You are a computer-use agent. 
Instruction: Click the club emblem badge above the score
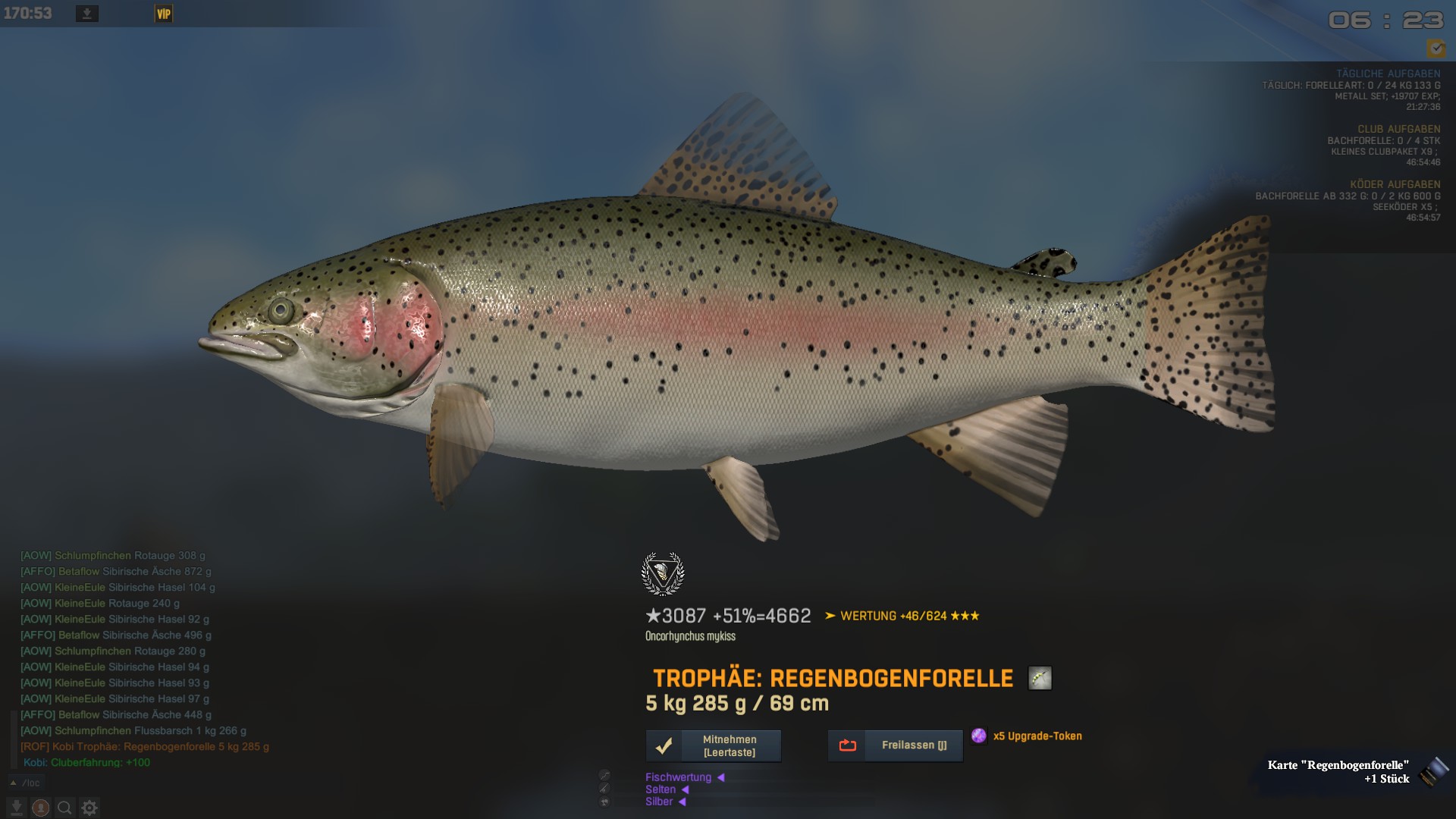tap(663, 573)
